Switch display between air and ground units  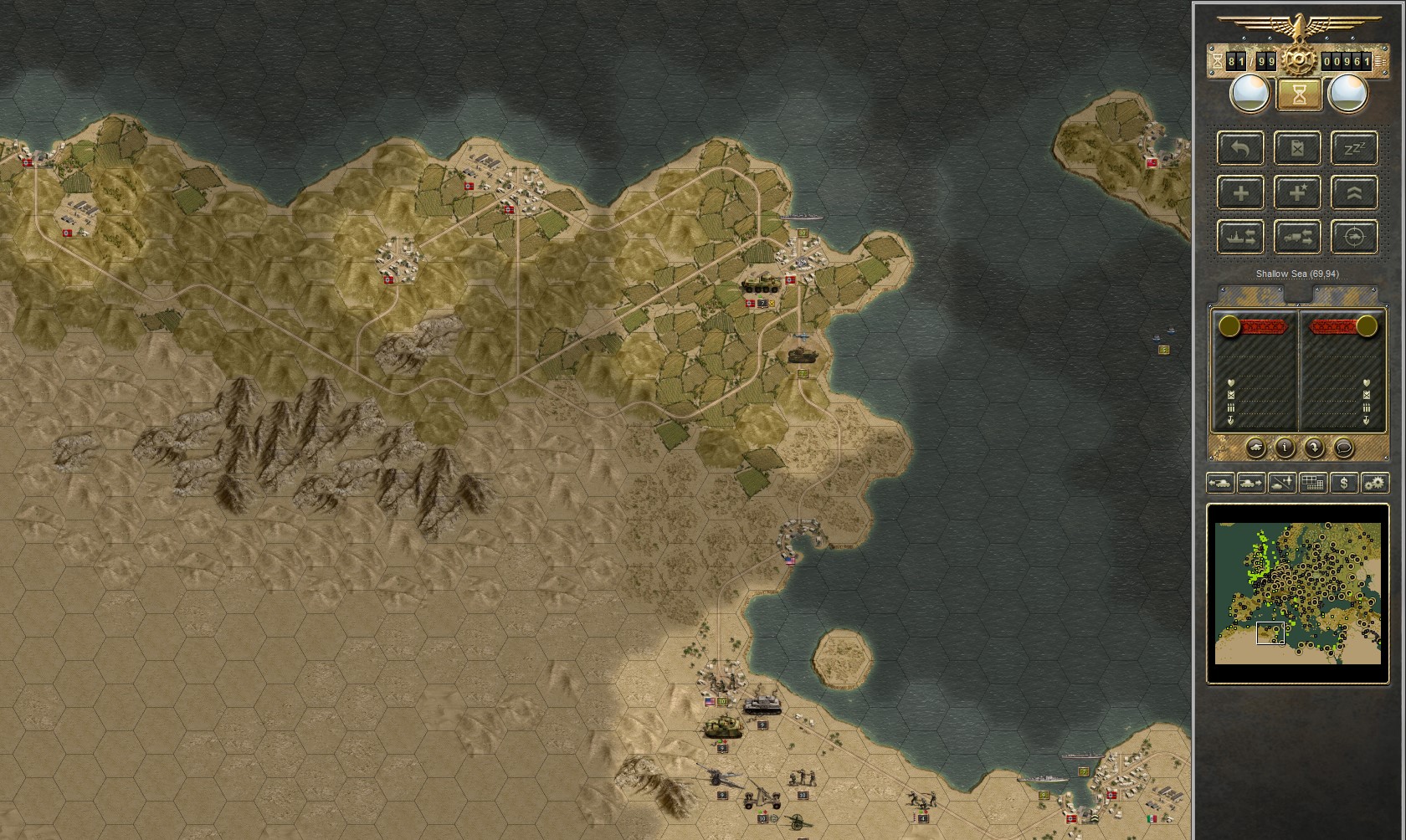point(1282,483)
